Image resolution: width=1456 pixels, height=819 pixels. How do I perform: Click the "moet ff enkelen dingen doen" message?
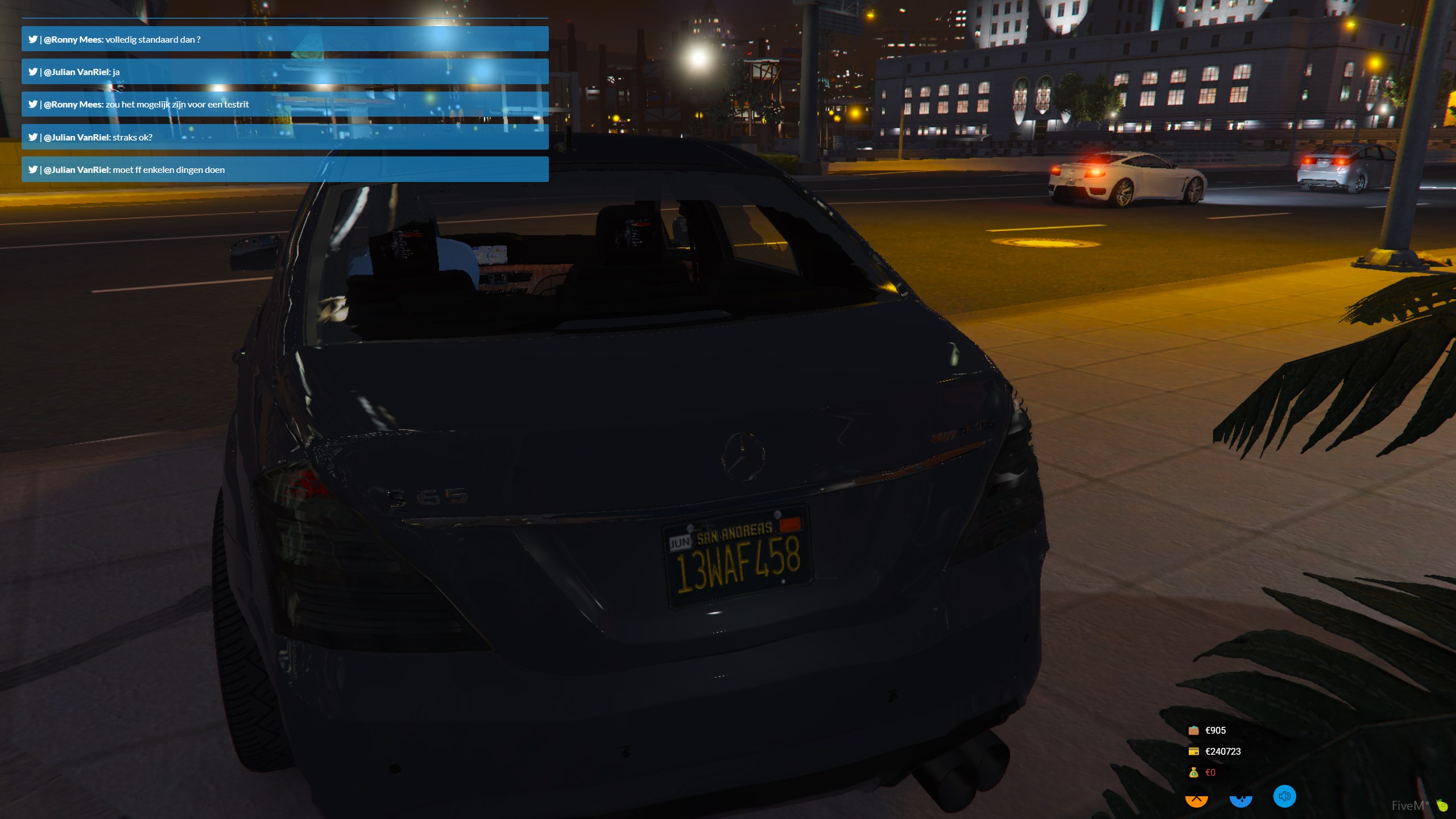coord(284,169)
